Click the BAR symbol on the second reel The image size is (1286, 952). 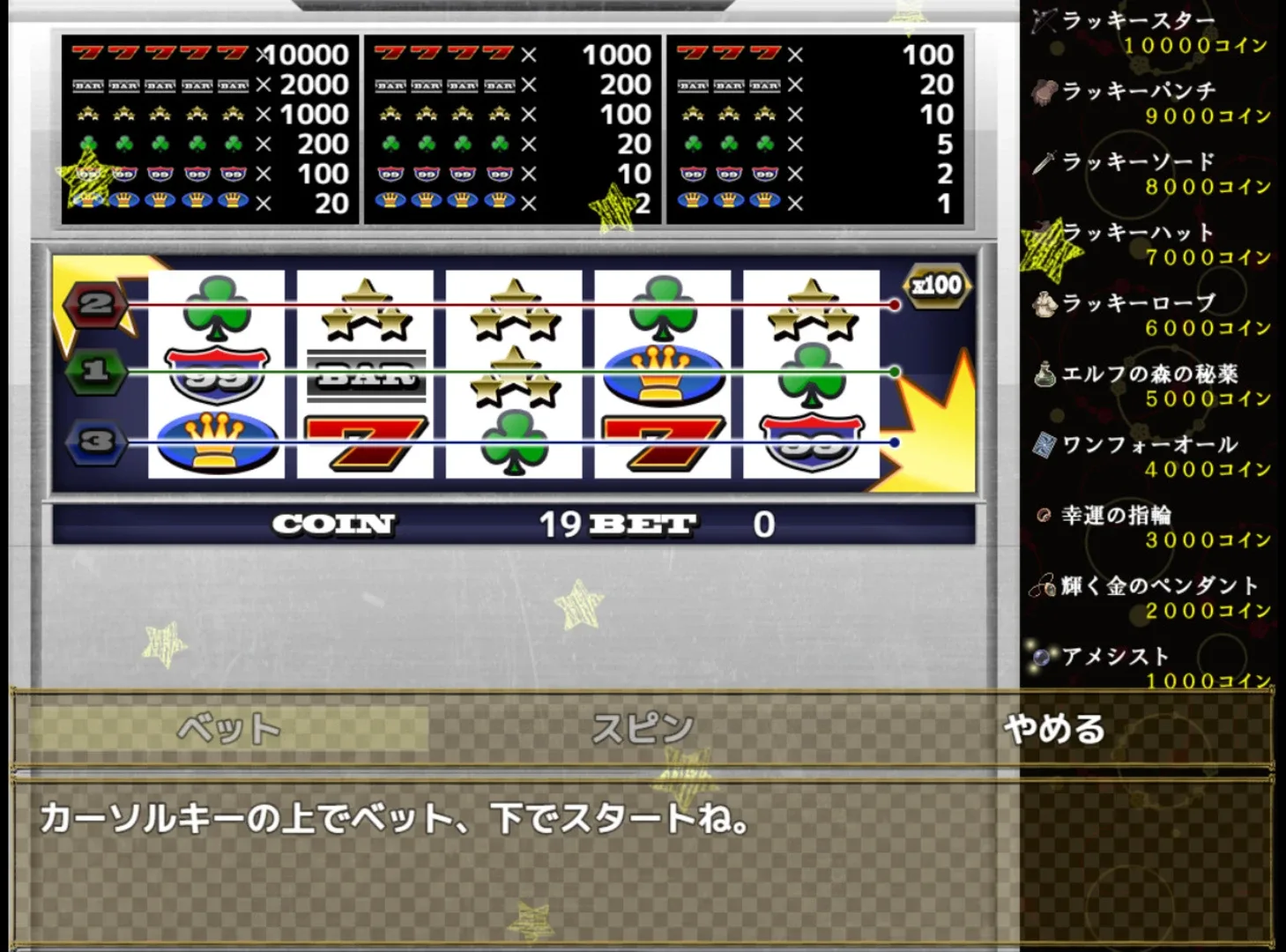pyautogui.click(x=364, y=374)
